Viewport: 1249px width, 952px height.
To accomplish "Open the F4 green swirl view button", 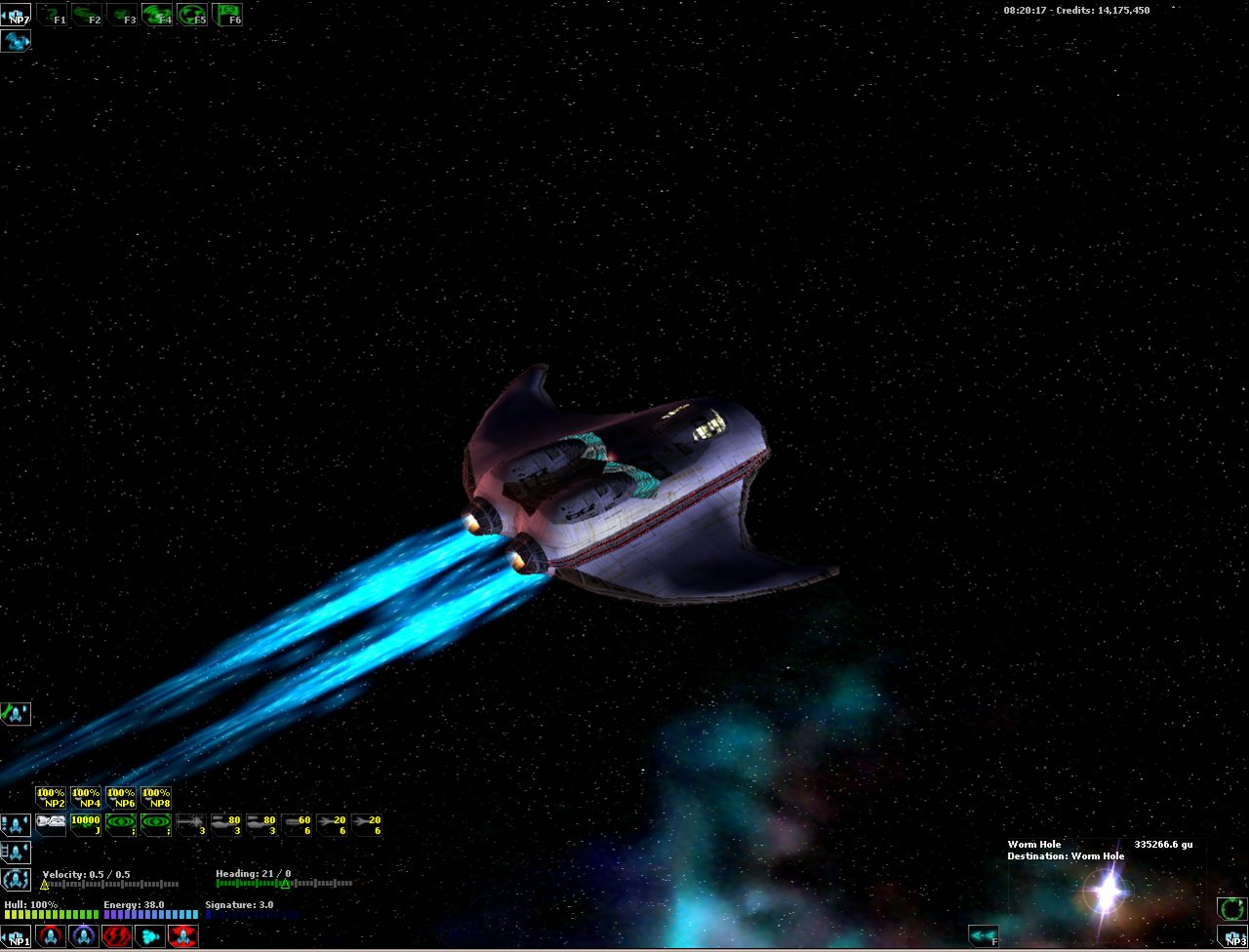I will [157, 15].
